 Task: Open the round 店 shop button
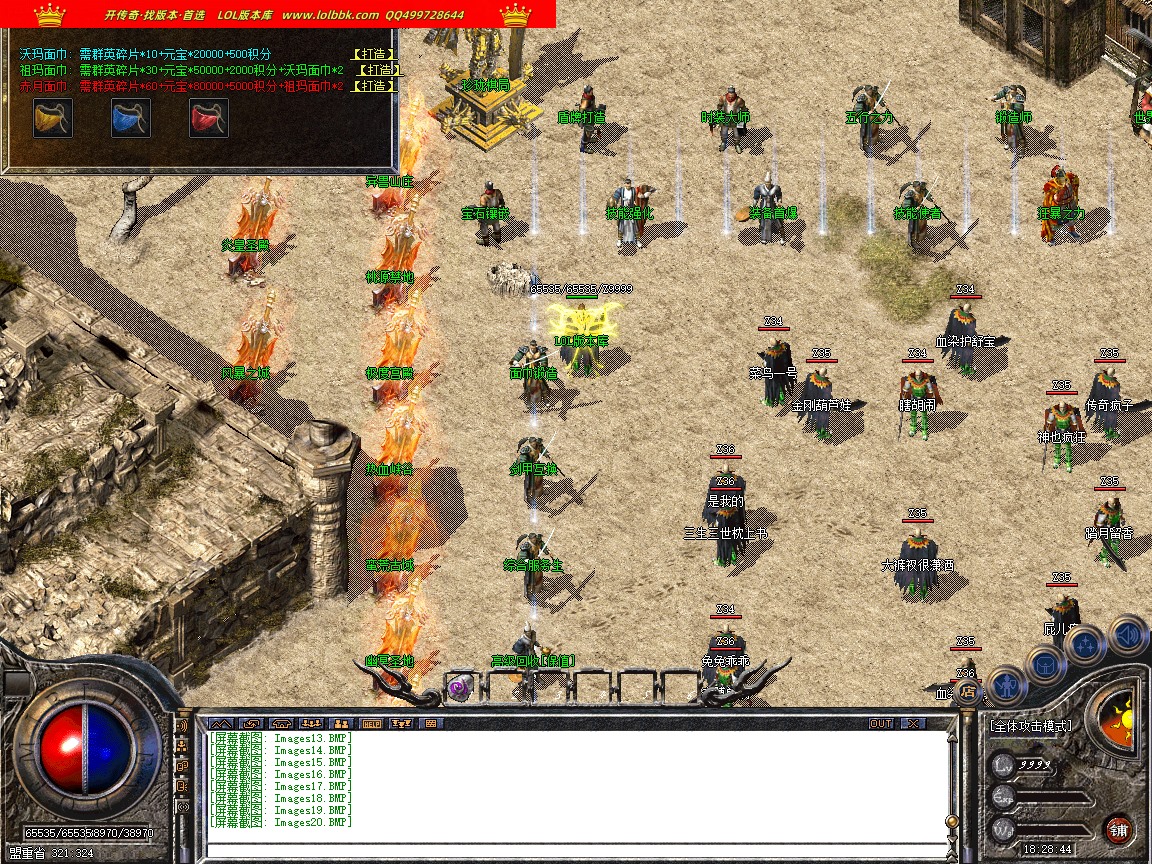point(967,690)
